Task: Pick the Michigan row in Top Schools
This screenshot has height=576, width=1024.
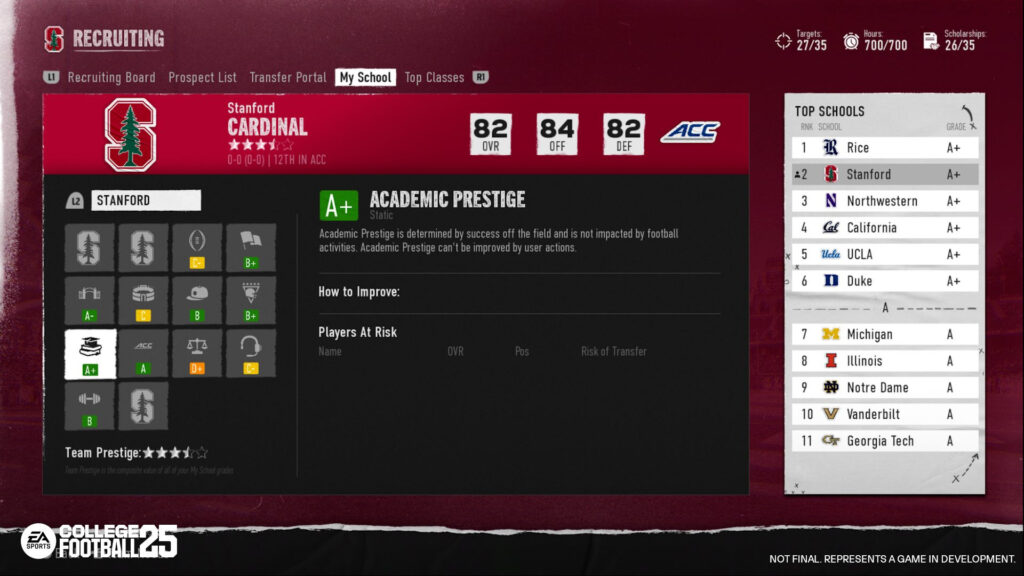Action: point(884,334)
